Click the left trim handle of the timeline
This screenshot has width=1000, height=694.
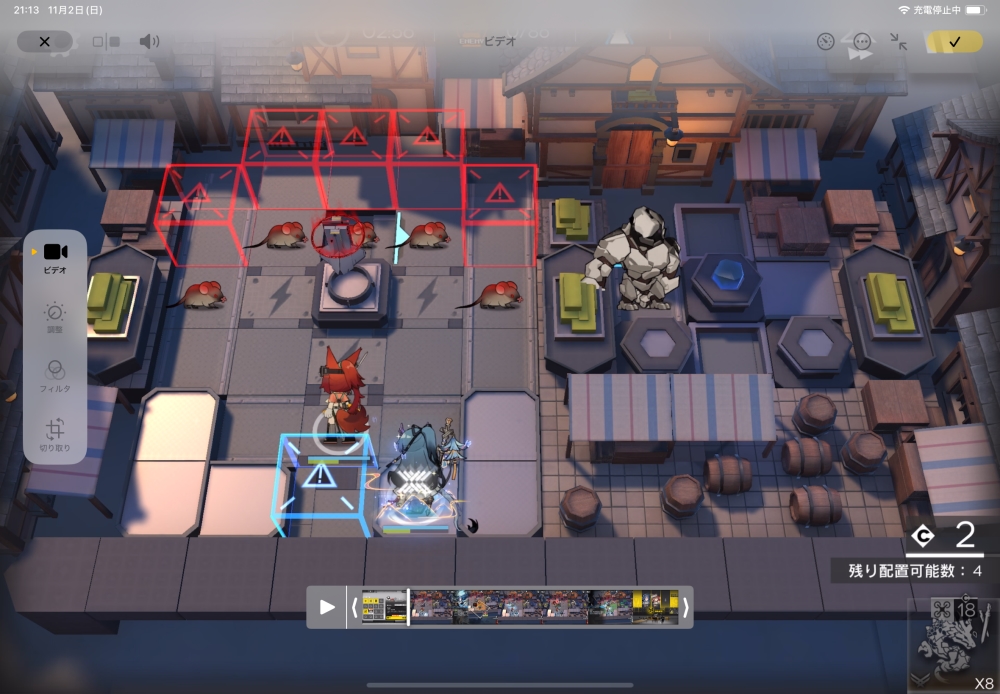coord(354,607)
